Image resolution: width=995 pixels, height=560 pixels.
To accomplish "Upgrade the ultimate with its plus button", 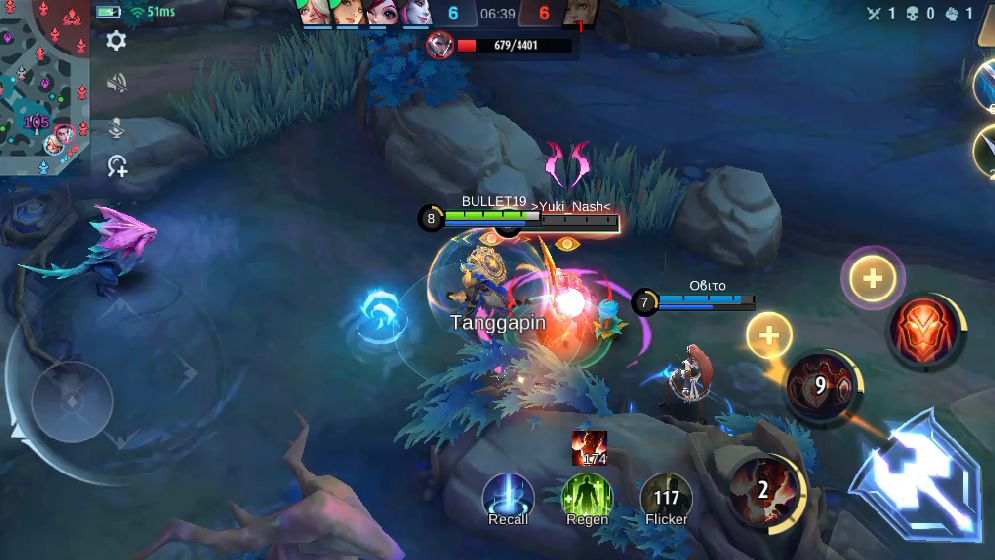I will pos(873,278).
